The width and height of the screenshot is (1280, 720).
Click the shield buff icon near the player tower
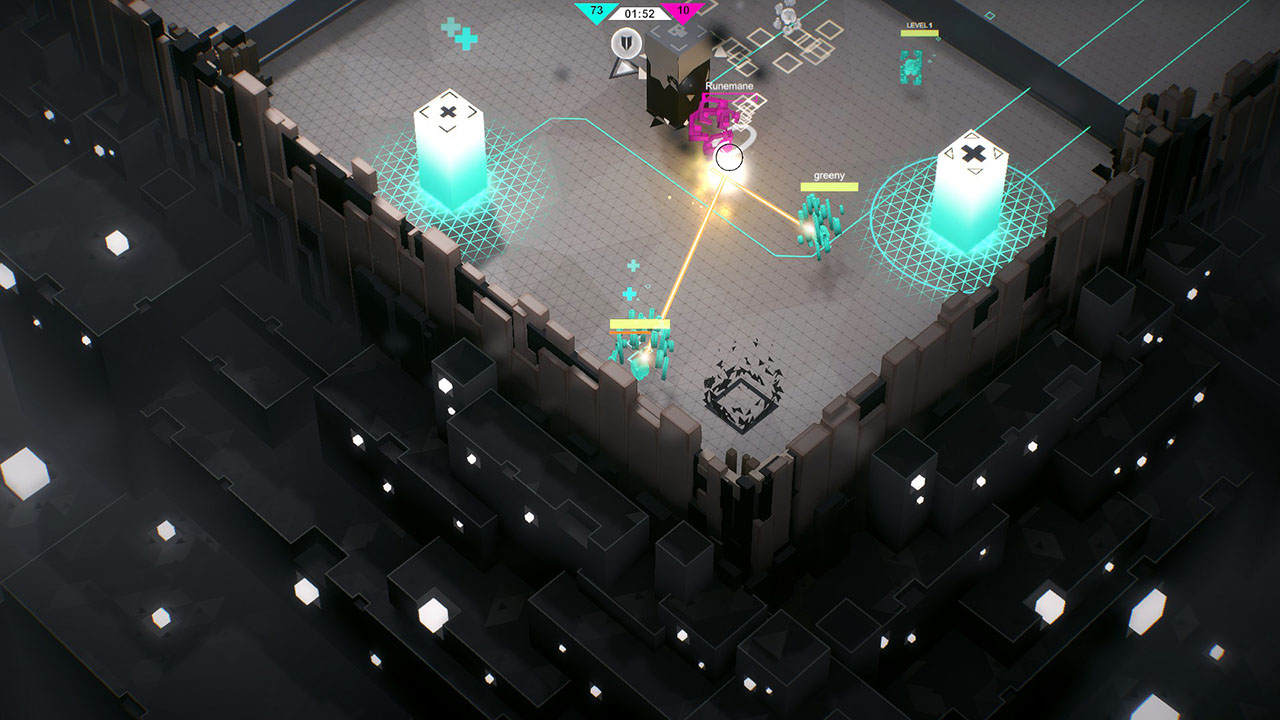(x=626, y=42)
